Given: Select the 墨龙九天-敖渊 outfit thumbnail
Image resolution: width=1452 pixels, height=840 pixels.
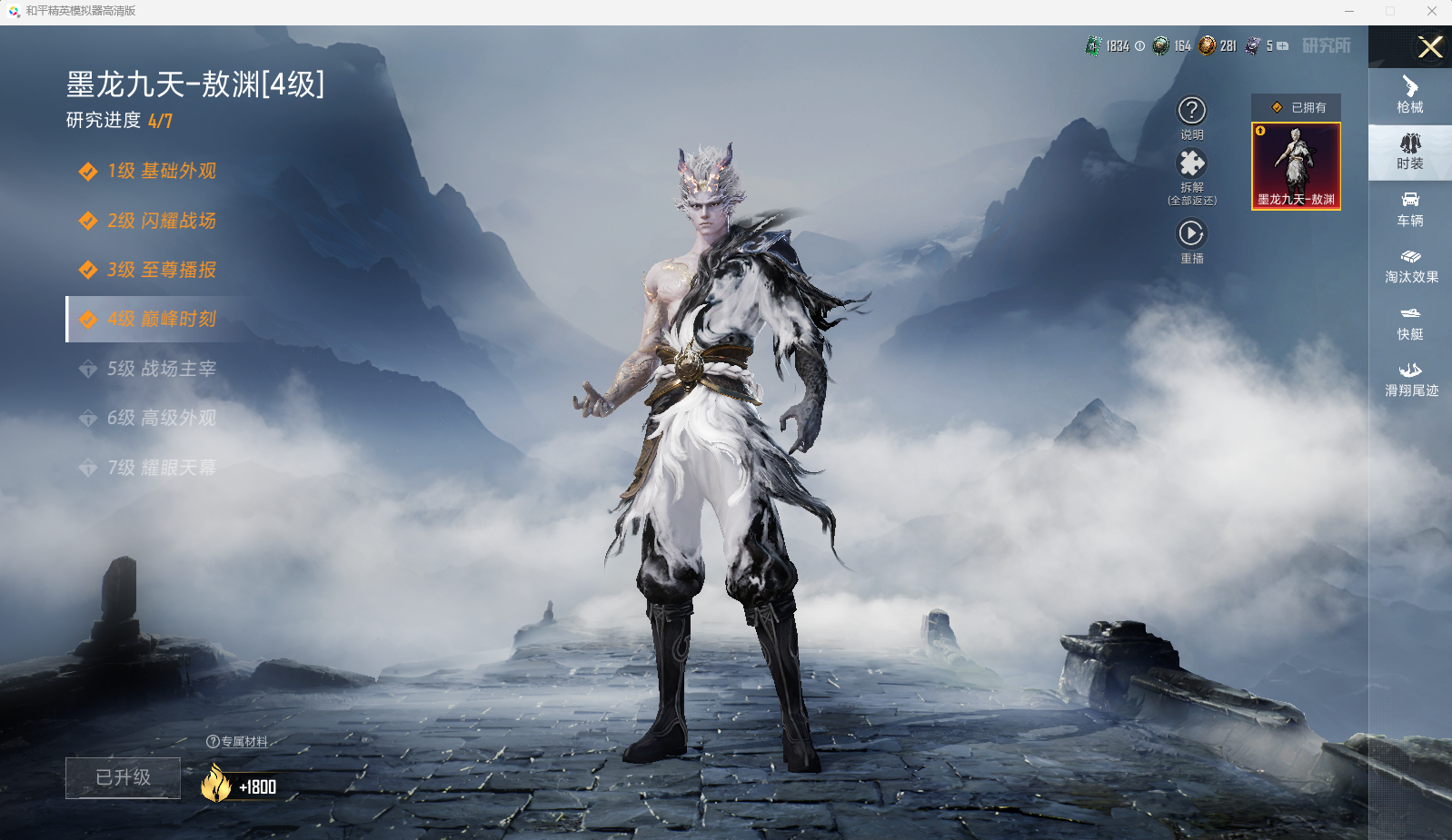Looking at the screenshot, I should coord(1296,166).
